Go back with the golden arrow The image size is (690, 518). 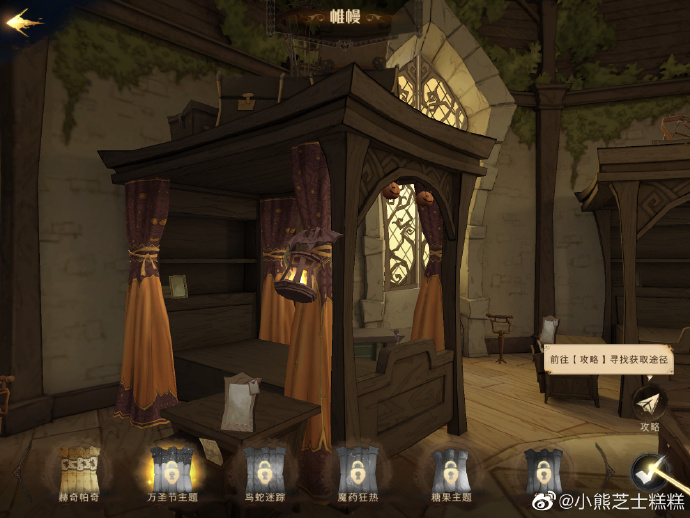point(24,22)
